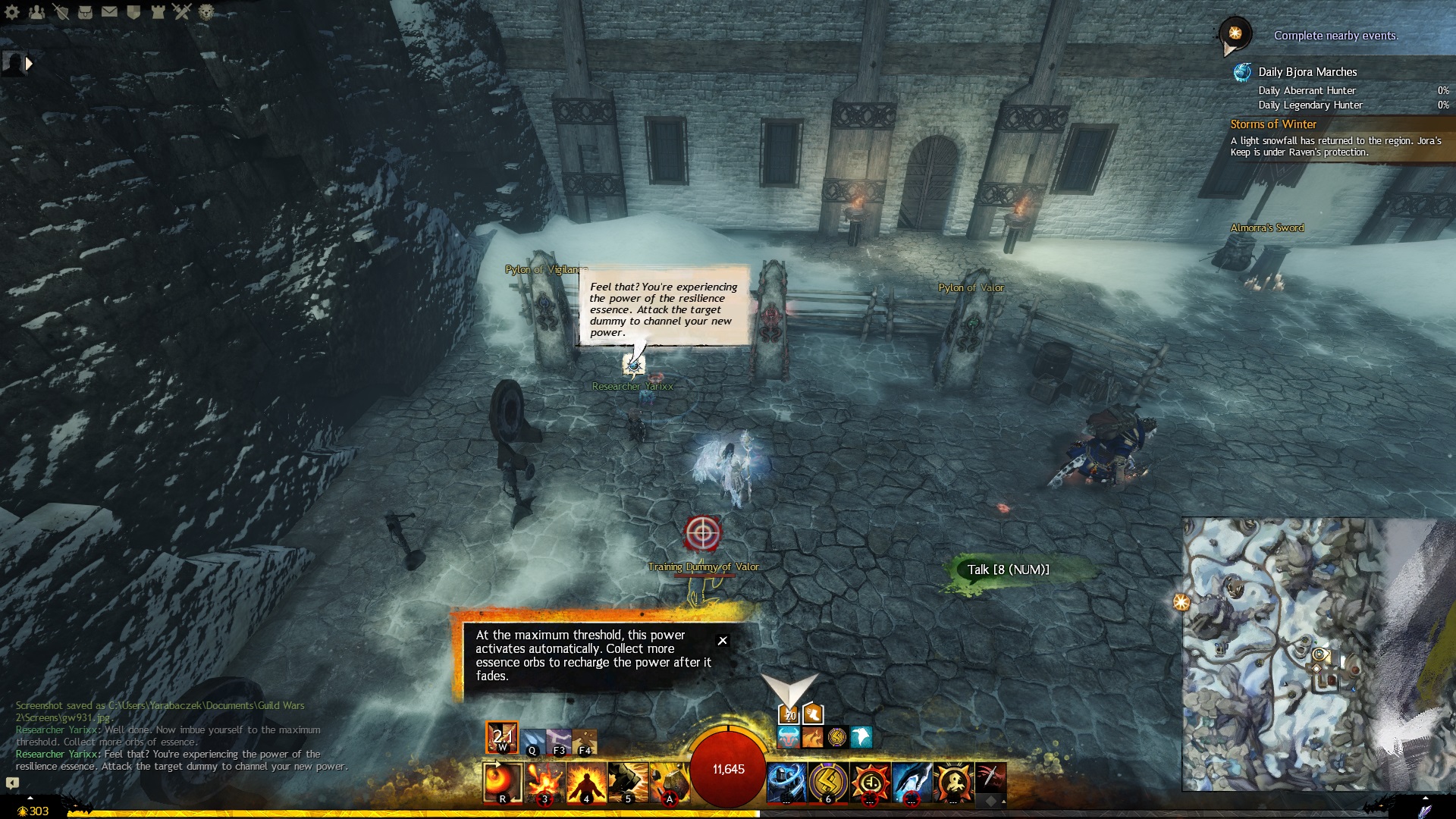Expand the party portrait arrow
The height and width of the screenshot is (819, 1456).
29,64
